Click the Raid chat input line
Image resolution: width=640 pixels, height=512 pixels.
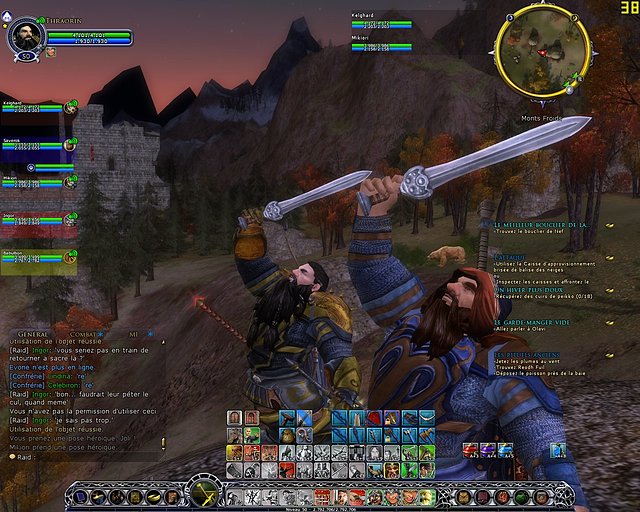[x=80, y=456]
